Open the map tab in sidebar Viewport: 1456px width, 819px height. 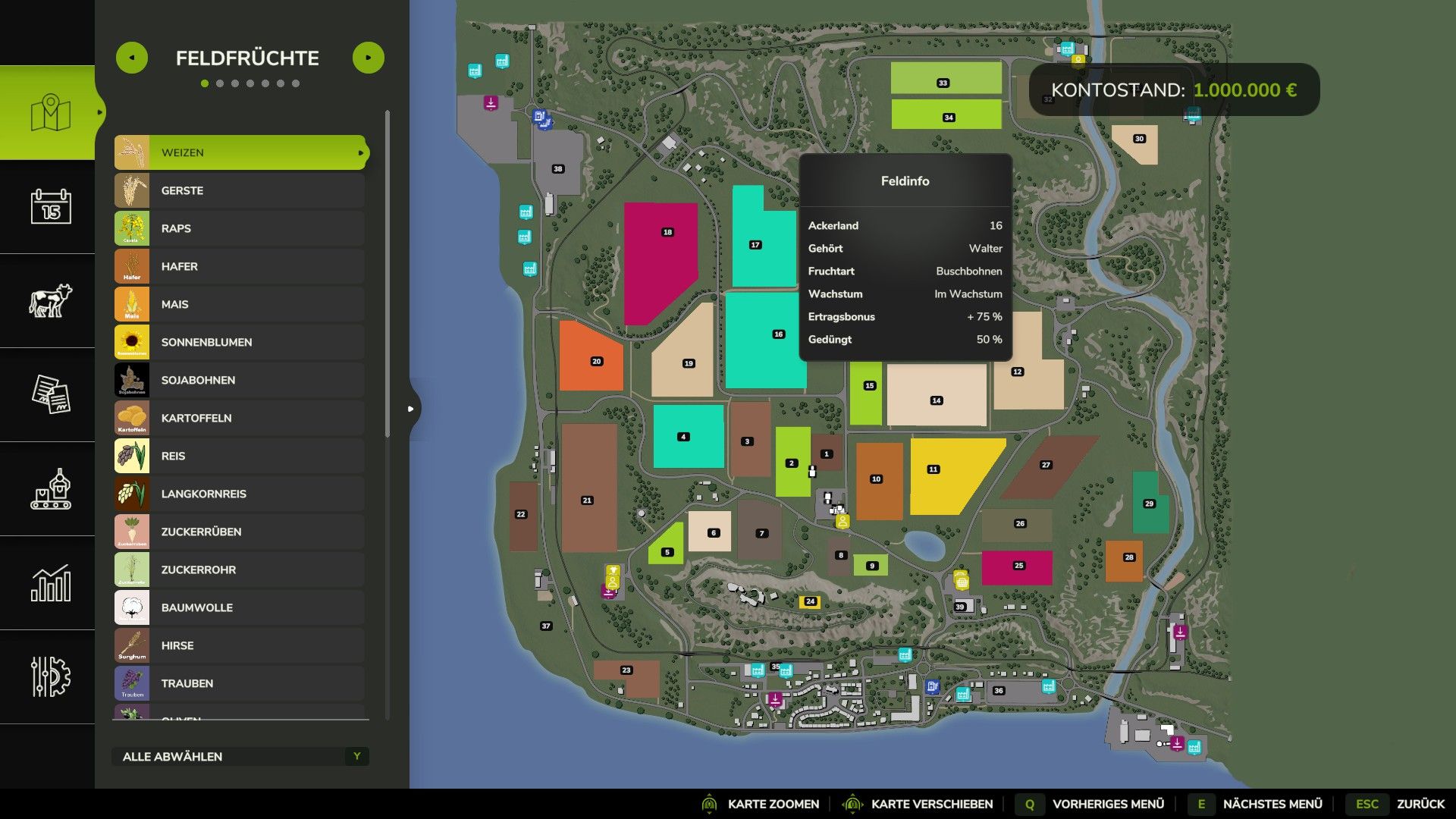point(50,113)
